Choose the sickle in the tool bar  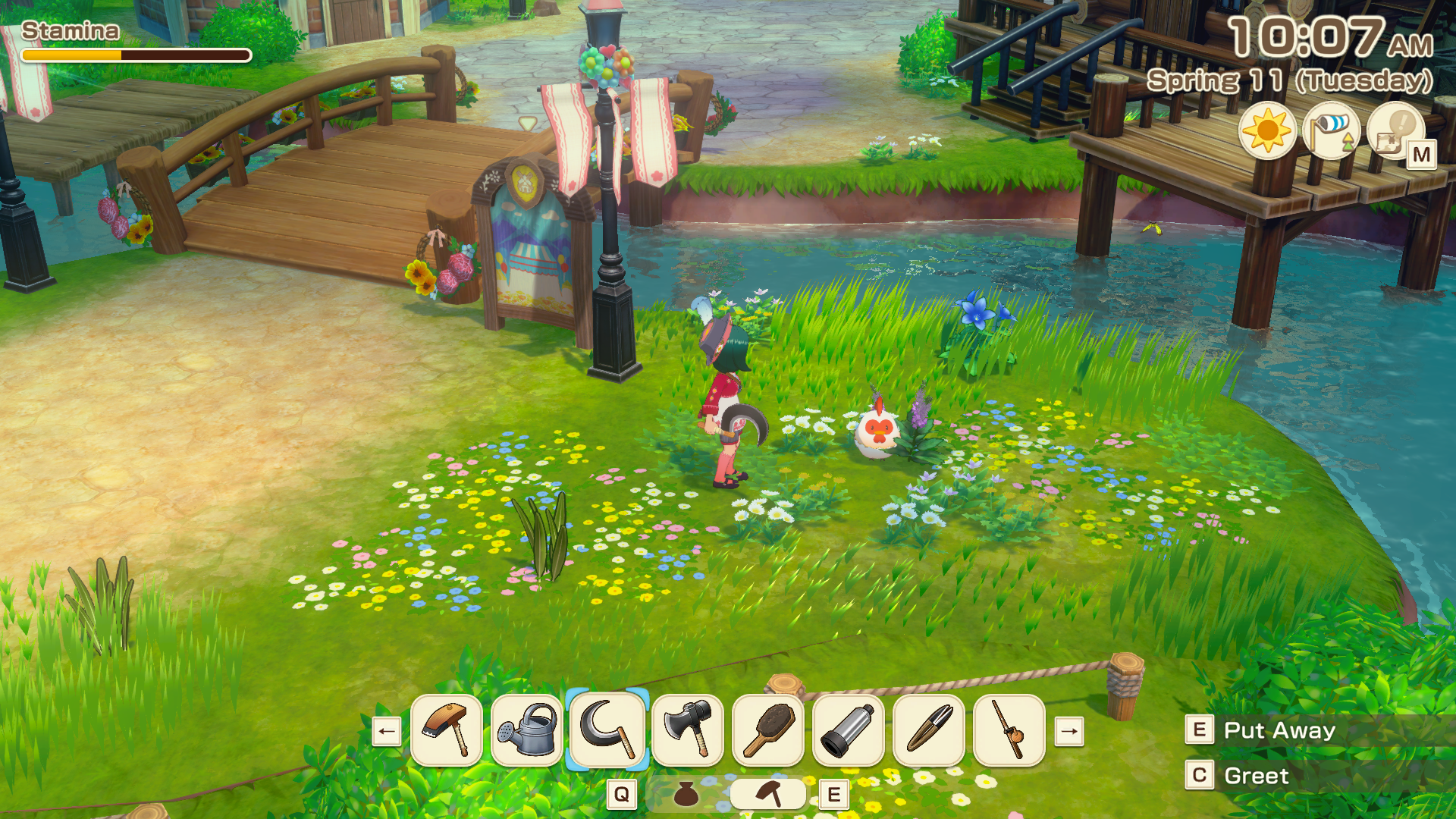coord(607,730)
